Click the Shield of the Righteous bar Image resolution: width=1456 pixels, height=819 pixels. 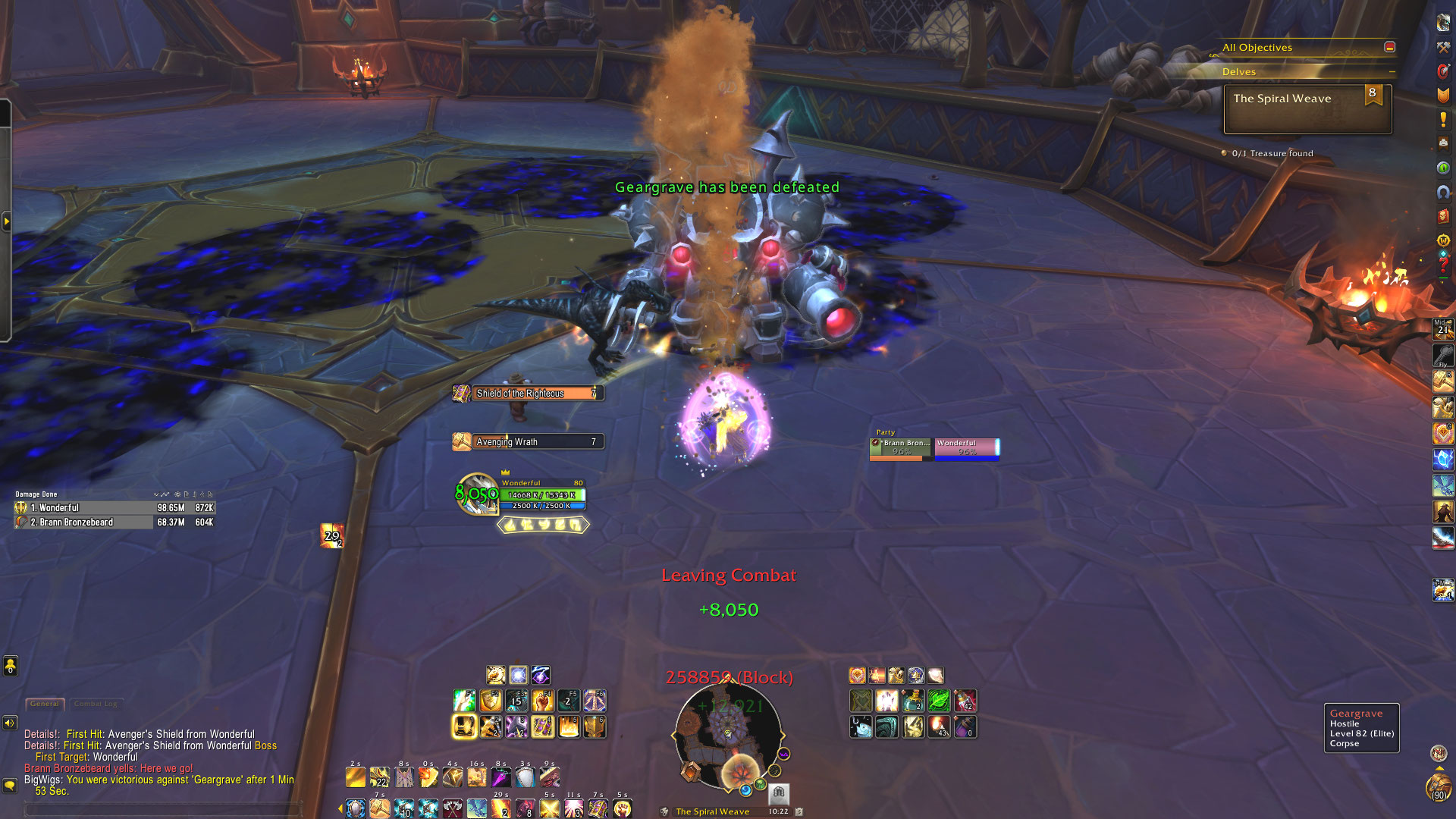click(x=535, y=394)
